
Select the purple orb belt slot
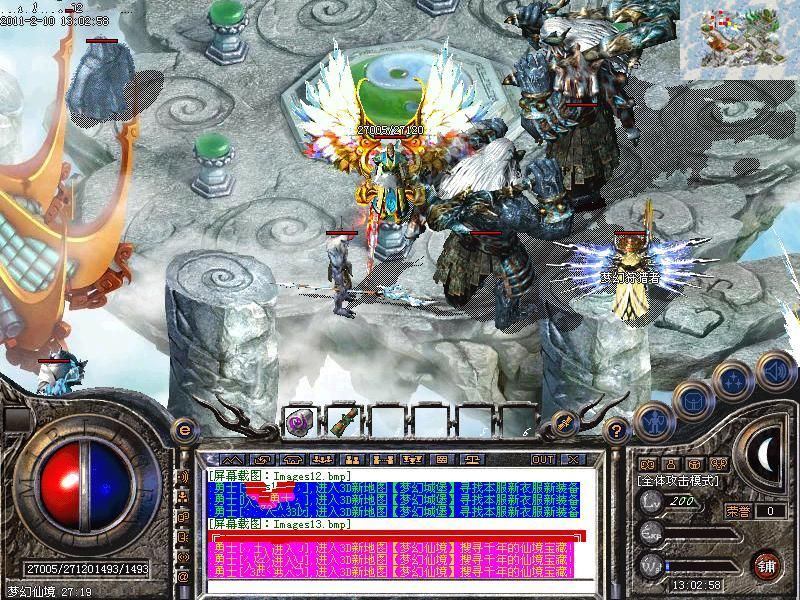pyautogui.click(x=299, y=423)
